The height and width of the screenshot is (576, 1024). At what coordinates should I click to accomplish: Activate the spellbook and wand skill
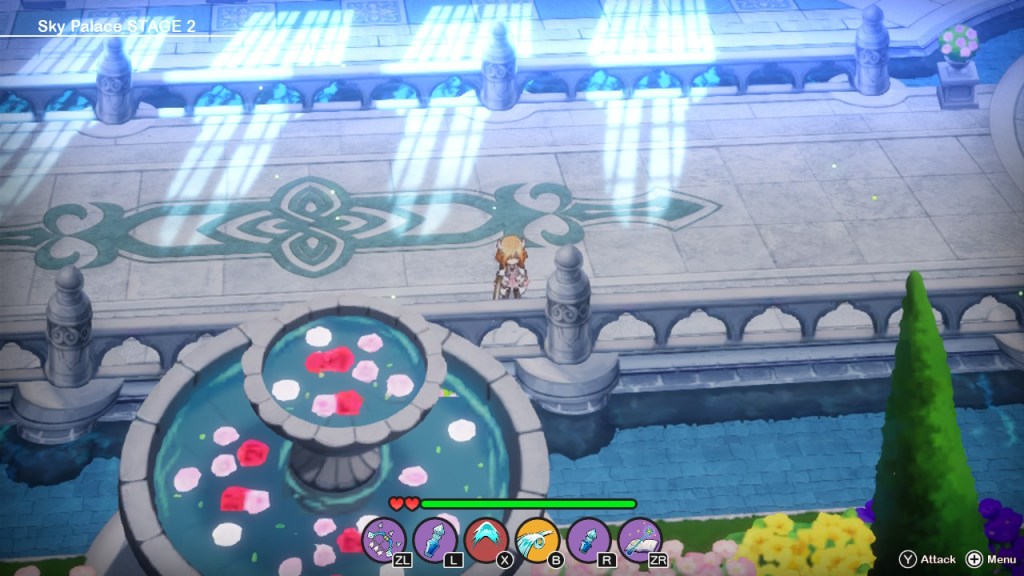pos(638,538)
